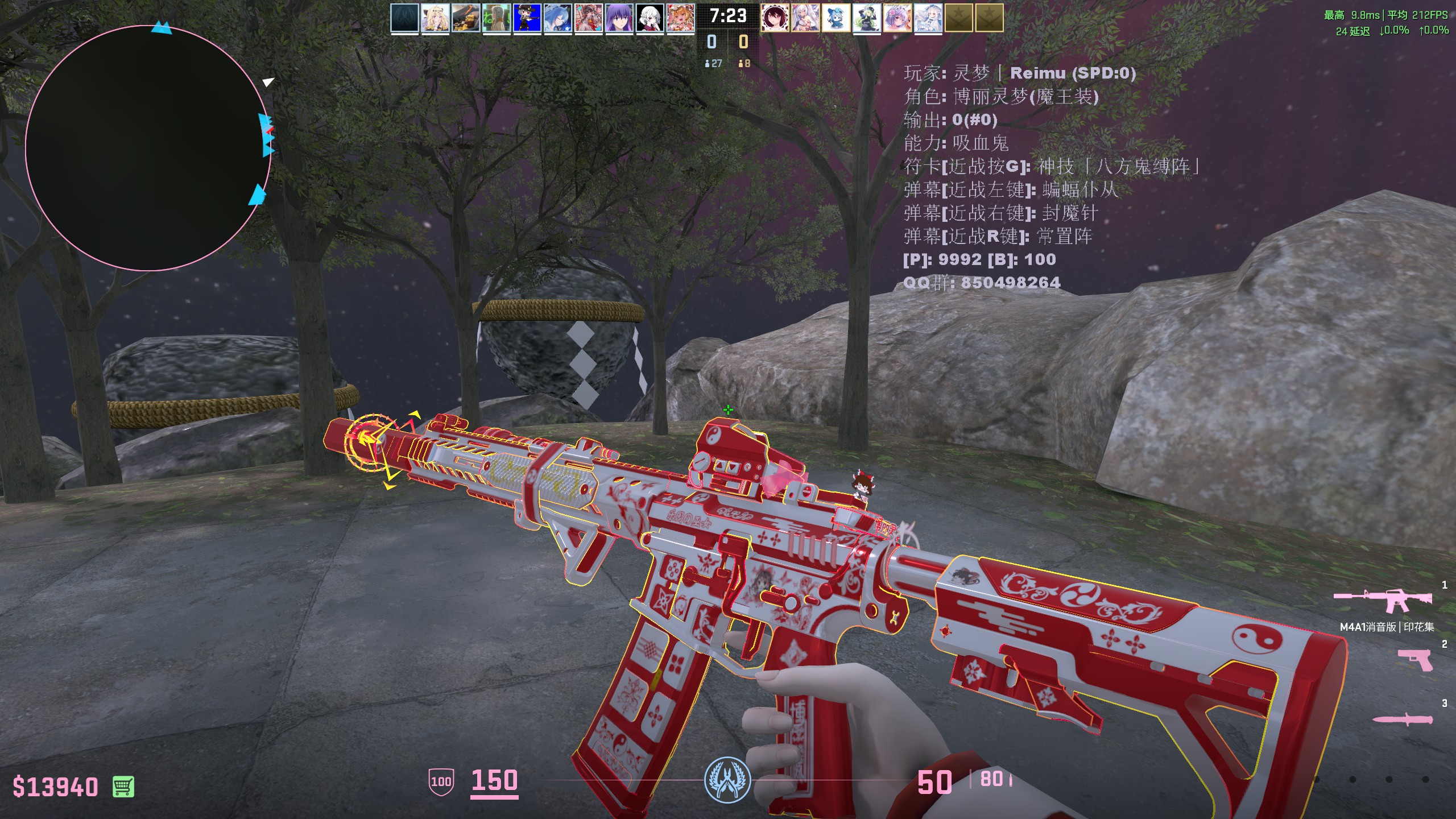Viewport: 1456px width, 819px height.
Task: Choose the dark red-haired girl avatar
Action: [775, 18]
